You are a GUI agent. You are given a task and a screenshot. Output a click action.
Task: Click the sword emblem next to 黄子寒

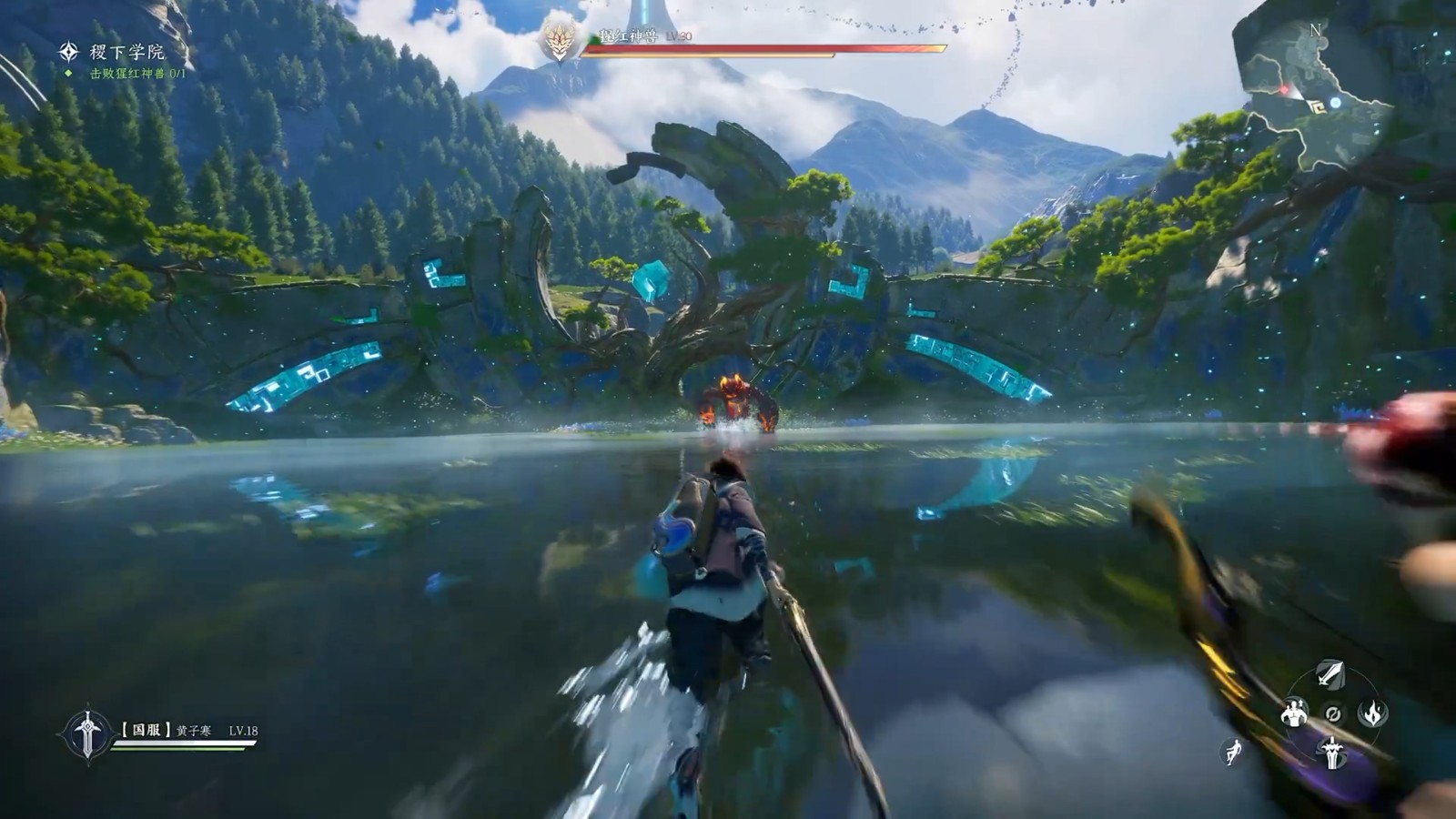[87, 732]
